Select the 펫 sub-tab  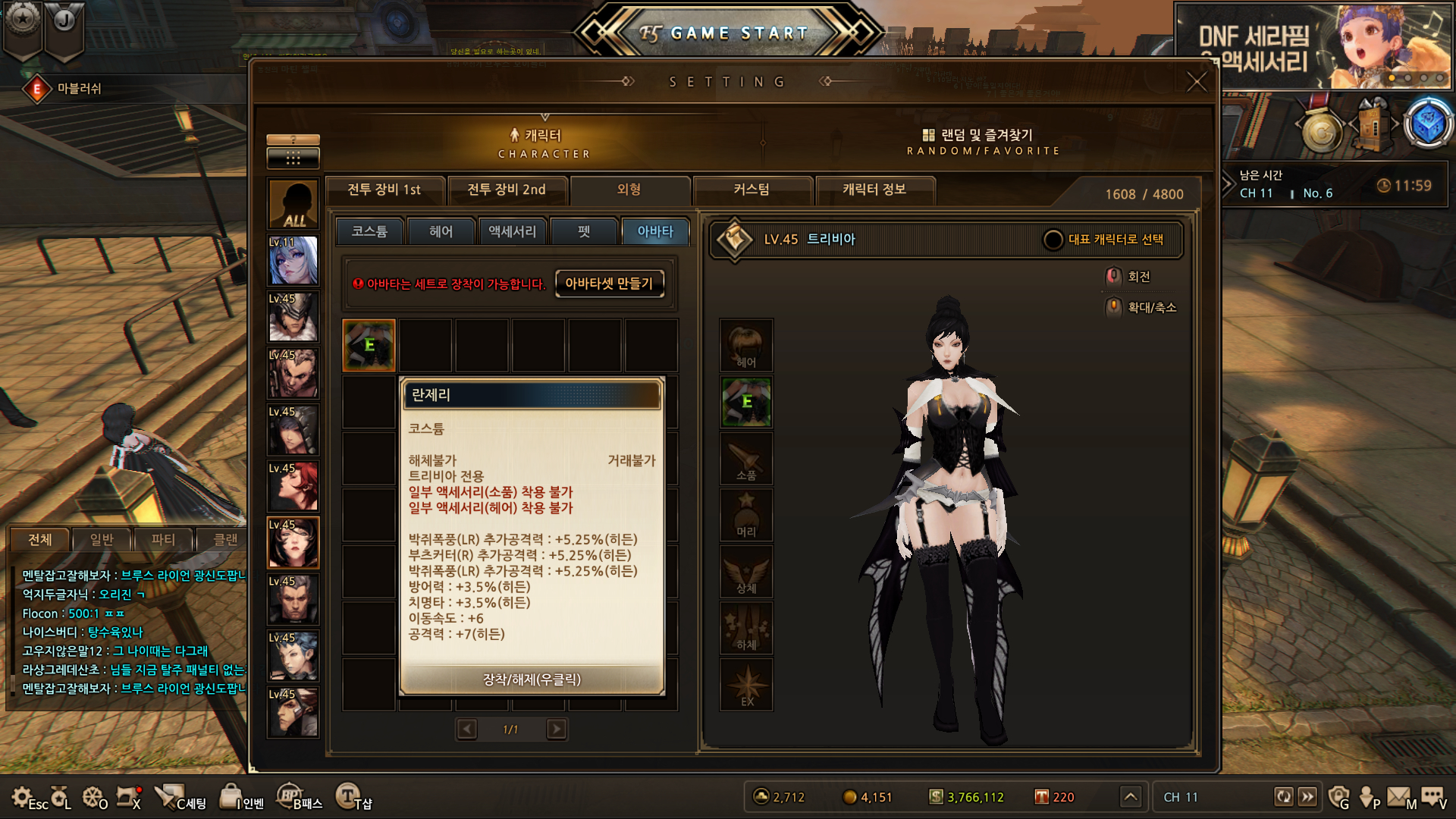(583, 231)
